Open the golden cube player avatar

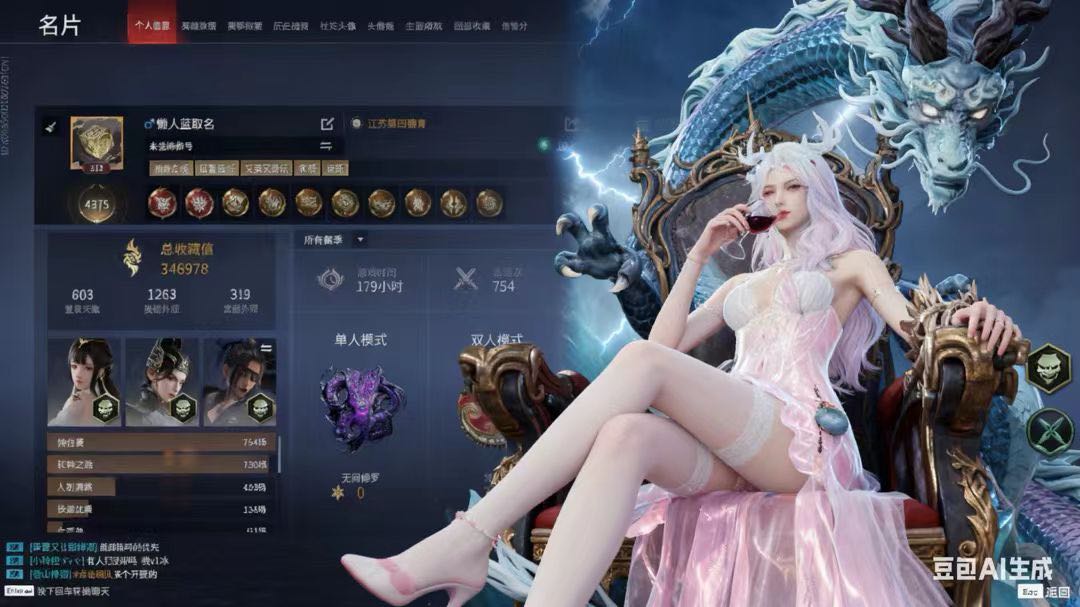coord(96,142)
